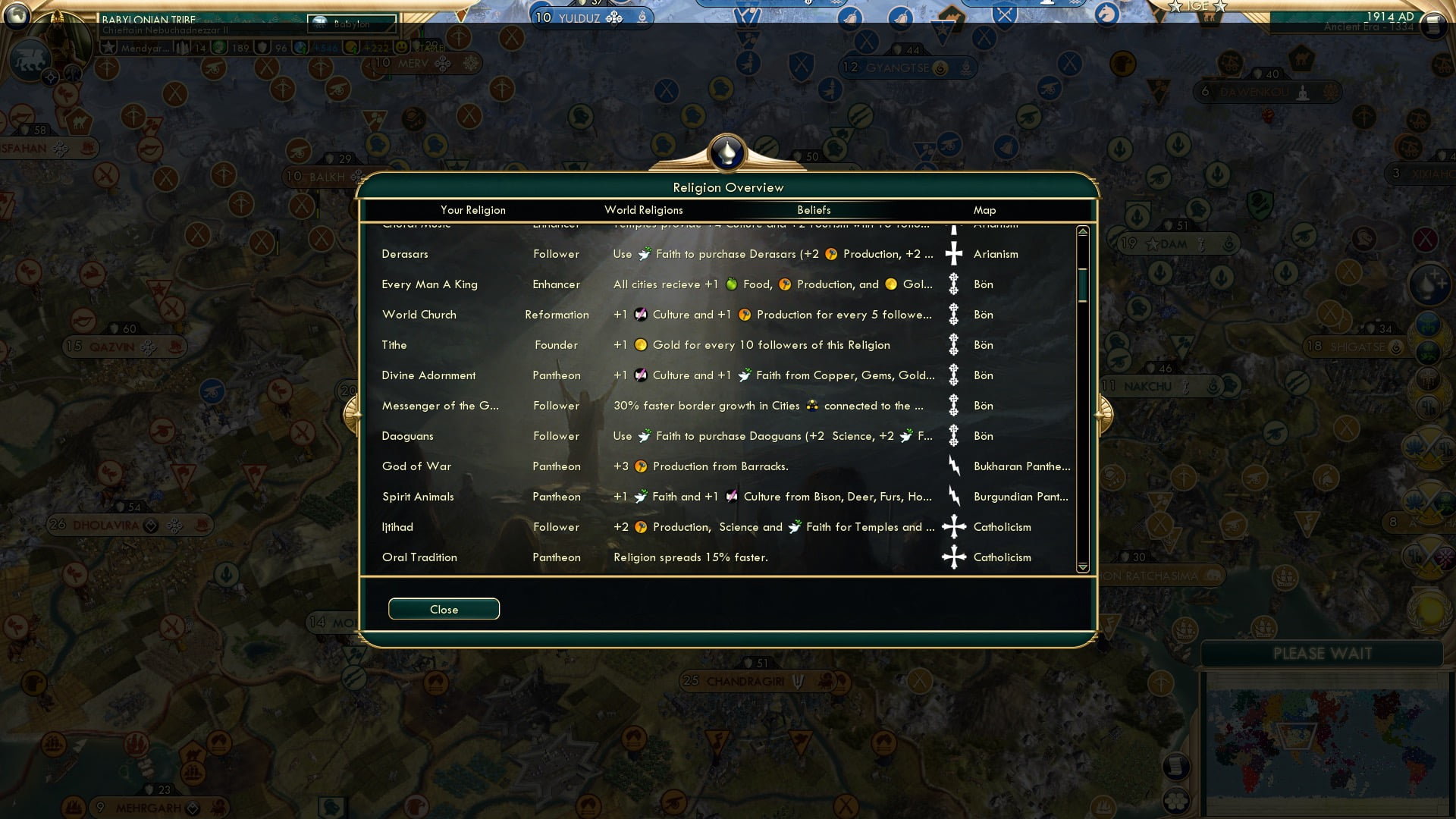The image size is (1456, 819).
Task: Click the Bukharan Pantheon icon beside God of War
Action: pos(954,466)
